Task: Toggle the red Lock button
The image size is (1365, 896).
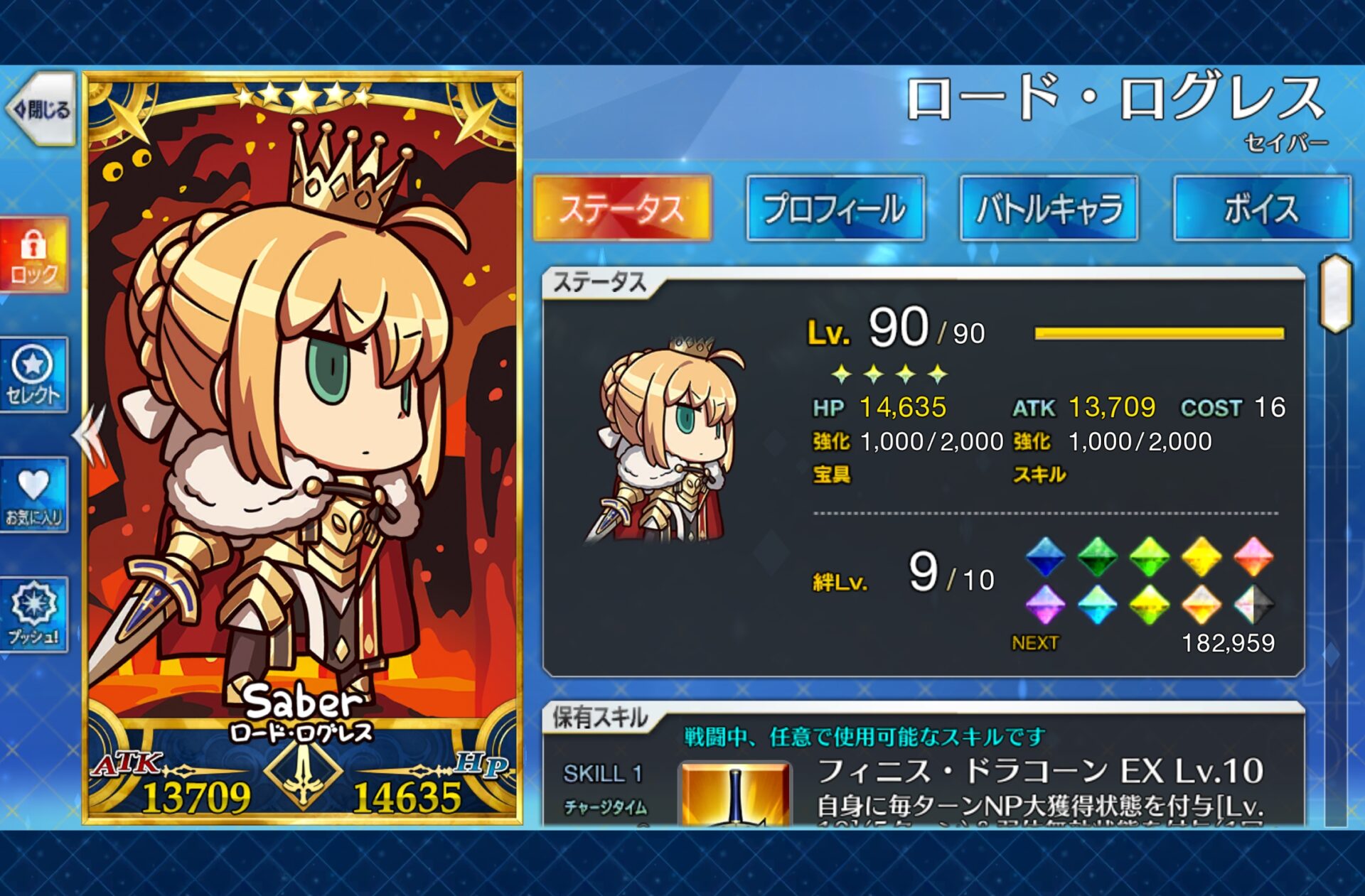Action: point(33,256)
